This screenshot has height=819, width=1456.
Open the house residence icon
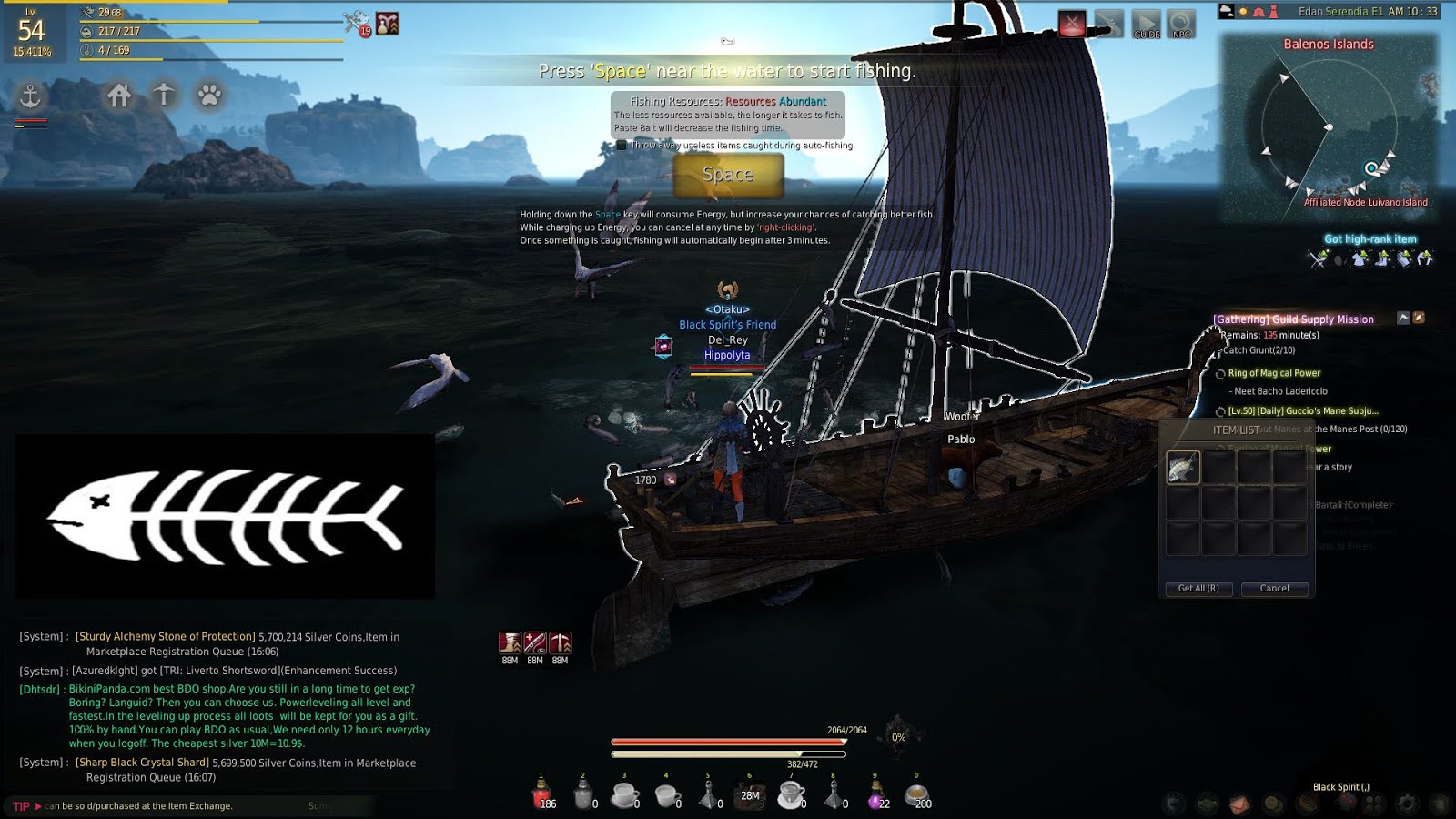[x=119, y=96]
